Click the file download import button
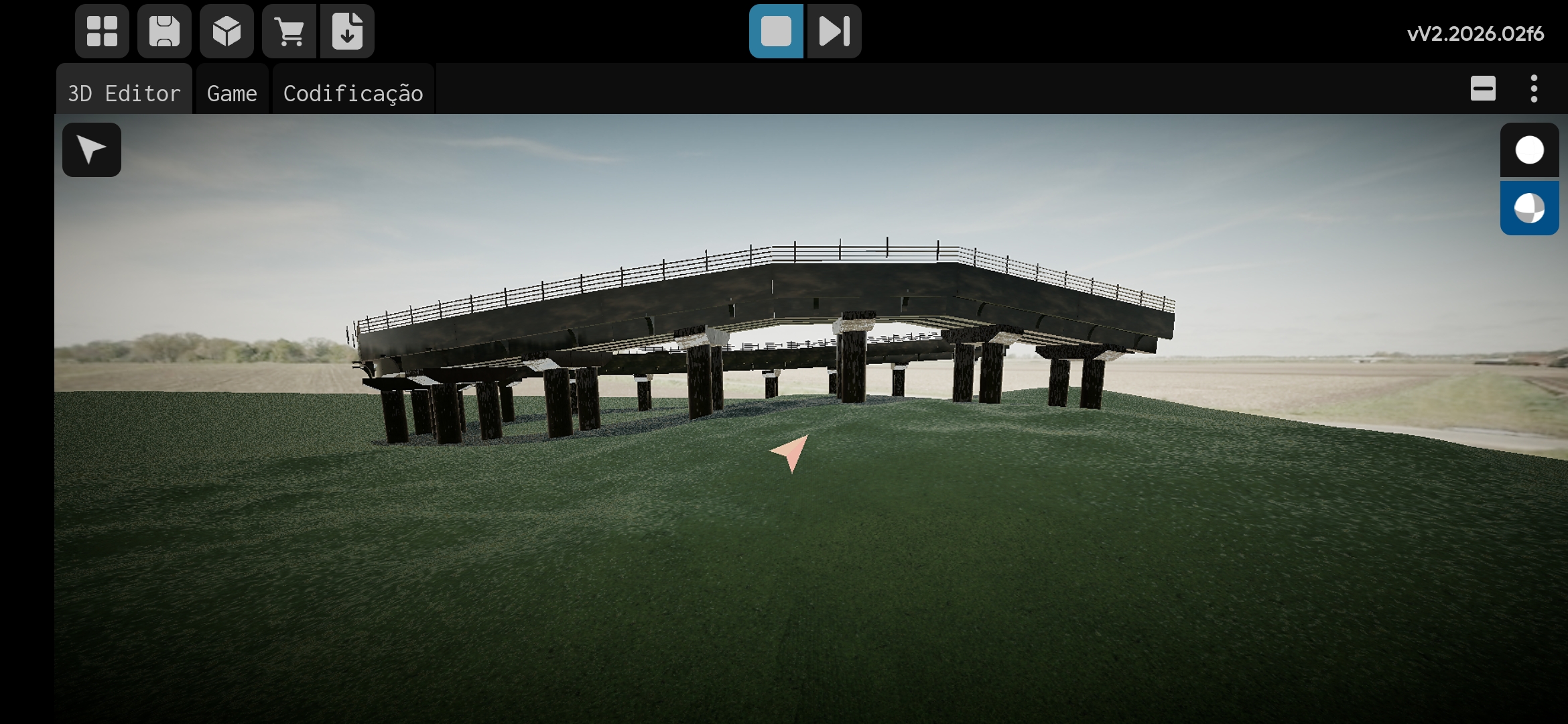The height and width of the screenshot is (724, 1568). [x=347, y=32]
